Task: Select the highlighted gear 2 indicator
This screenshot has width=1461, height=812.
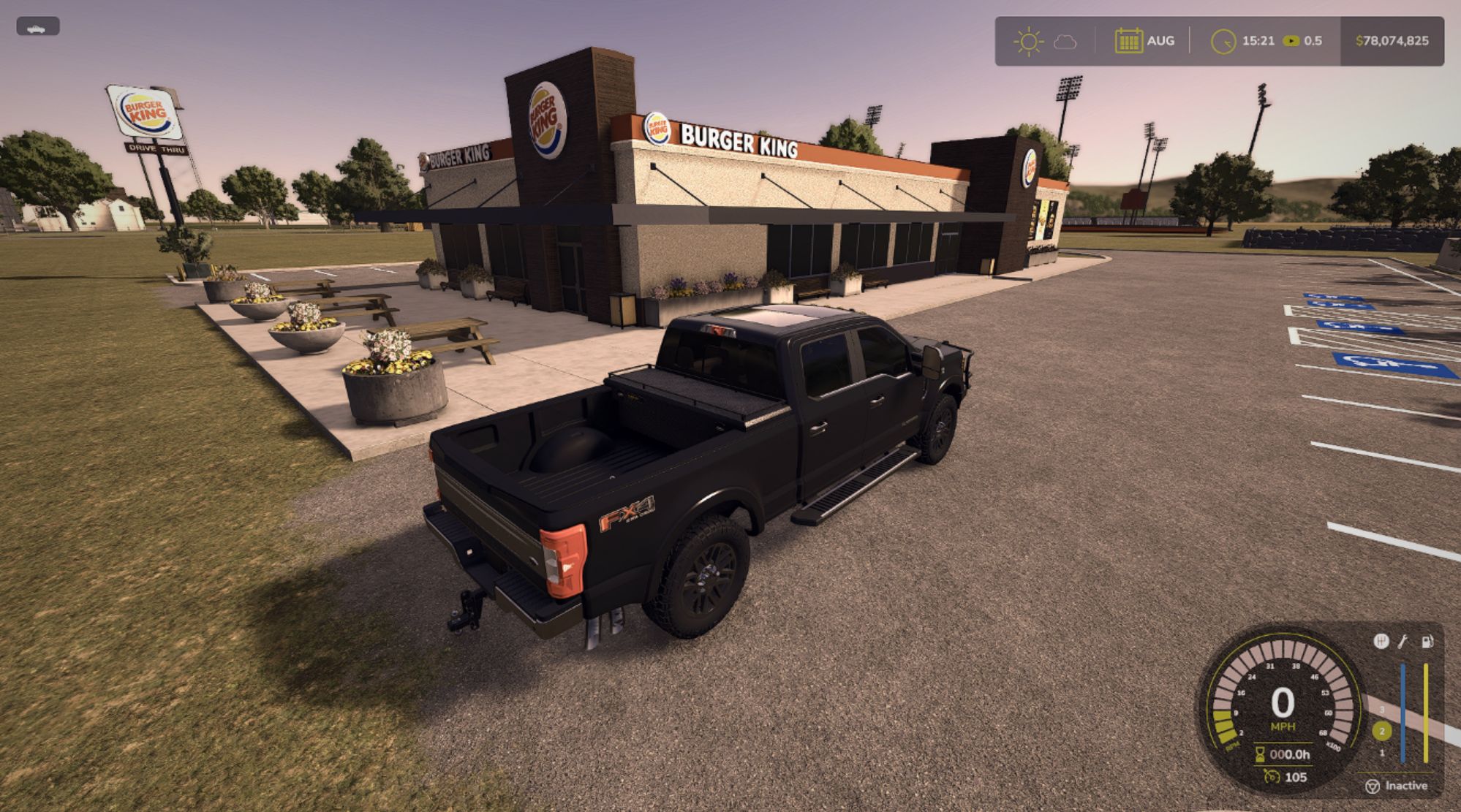Action: pos(1381,731)
